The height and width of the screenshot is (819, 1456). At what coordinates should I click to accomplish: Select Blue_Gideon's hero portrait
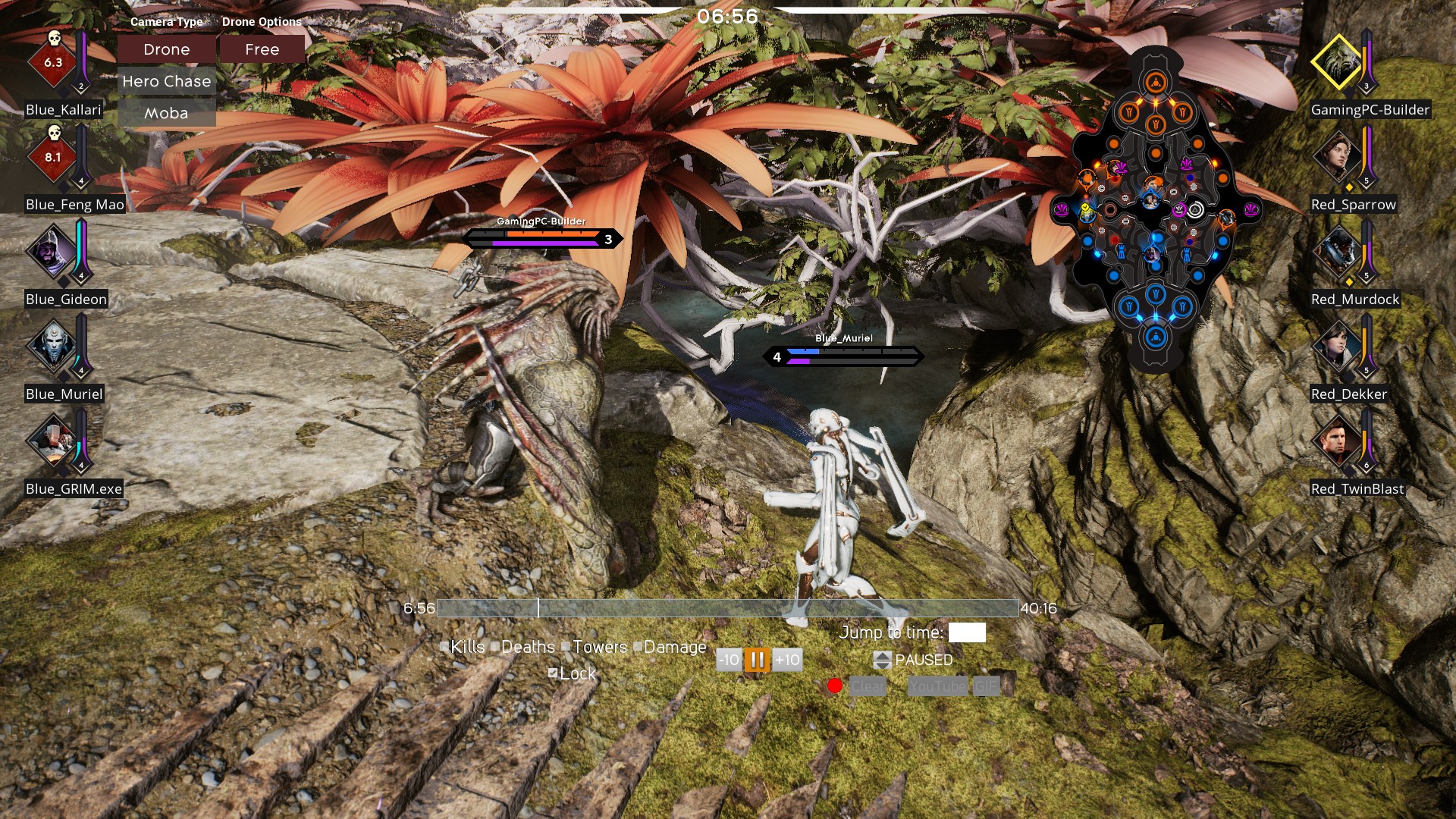click(51, 251)
